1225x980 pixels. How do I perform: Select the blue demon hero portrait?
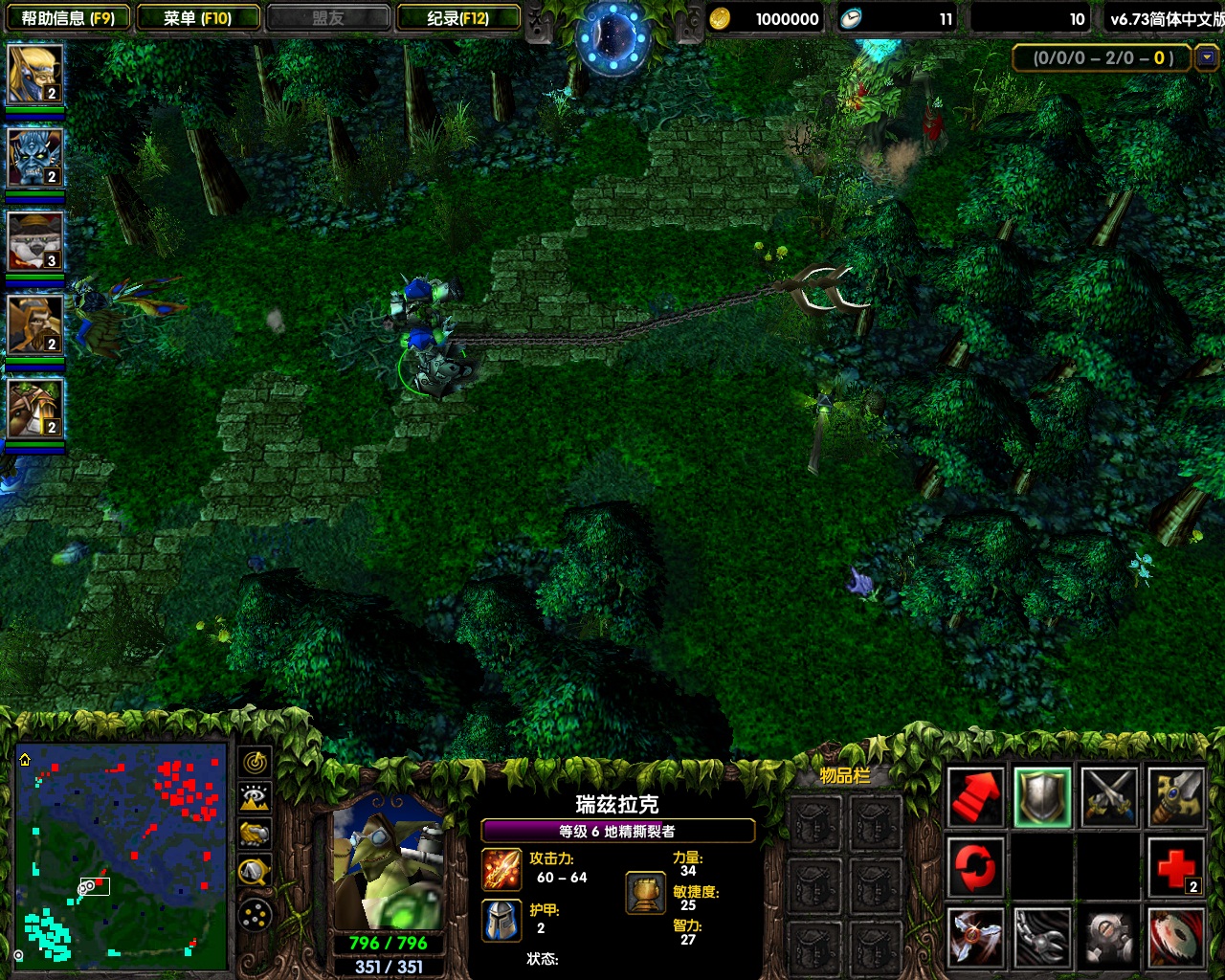35,157
